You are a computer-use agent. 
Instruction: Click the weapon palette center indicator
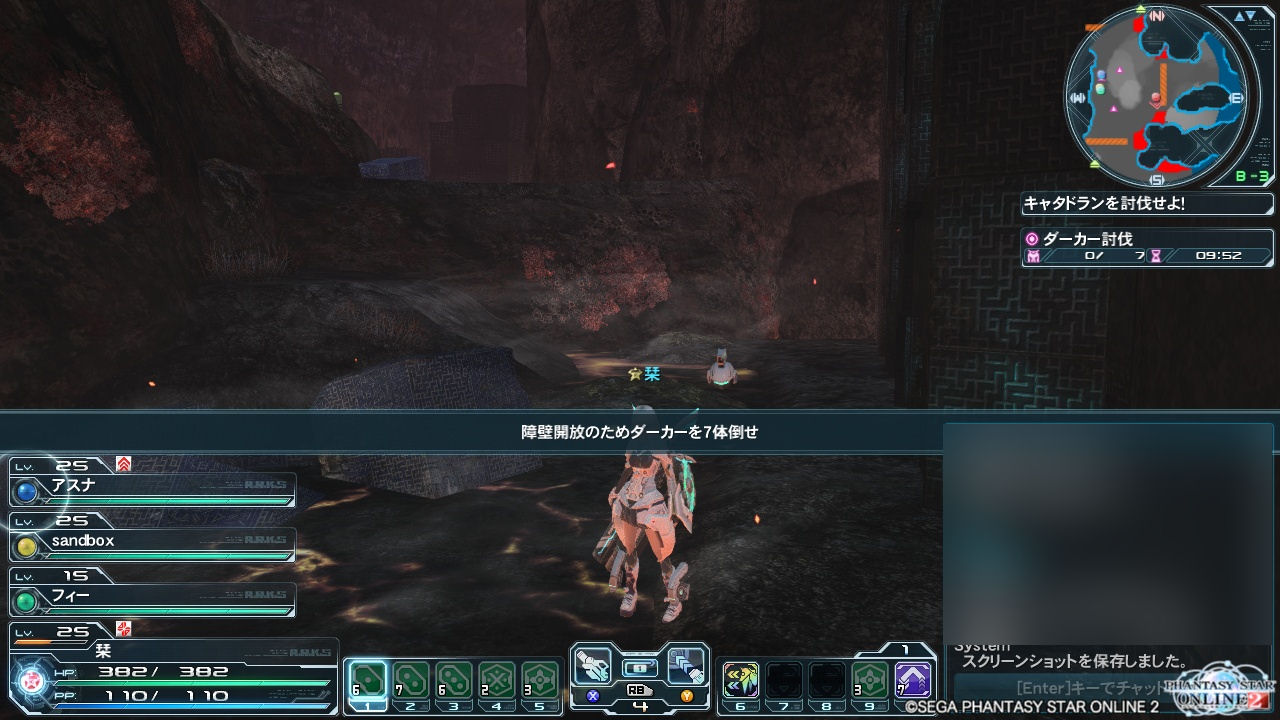click(640, 667)
